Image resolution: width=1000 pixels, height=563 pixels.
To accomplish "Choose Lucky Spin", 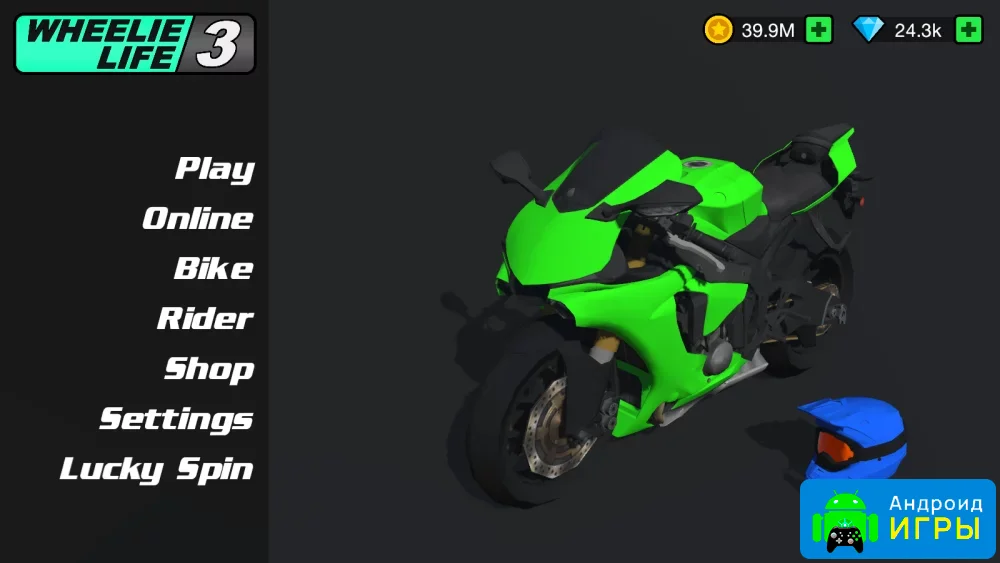I will click(157, 468).
